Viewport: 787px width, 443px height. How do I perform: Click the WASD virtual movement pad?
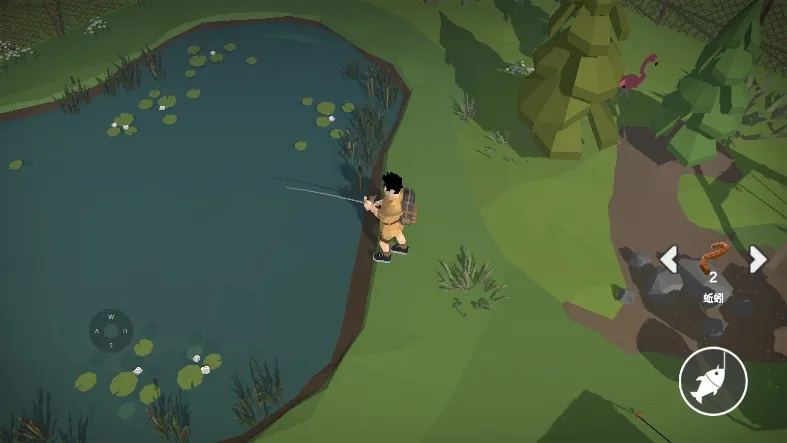pos(111,330)
